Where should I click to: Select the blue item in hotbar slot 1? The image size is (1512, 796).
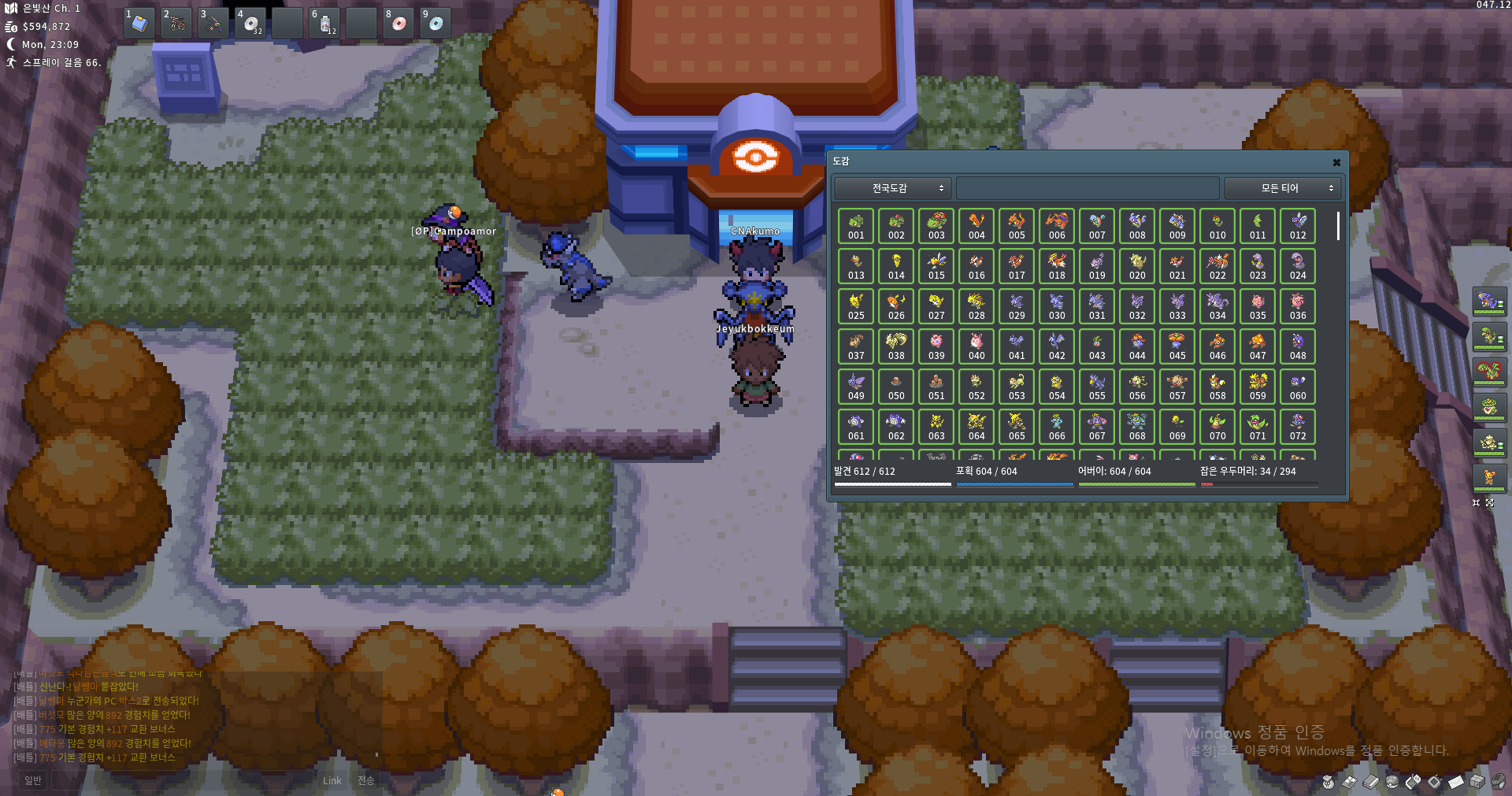pos(139,24)
